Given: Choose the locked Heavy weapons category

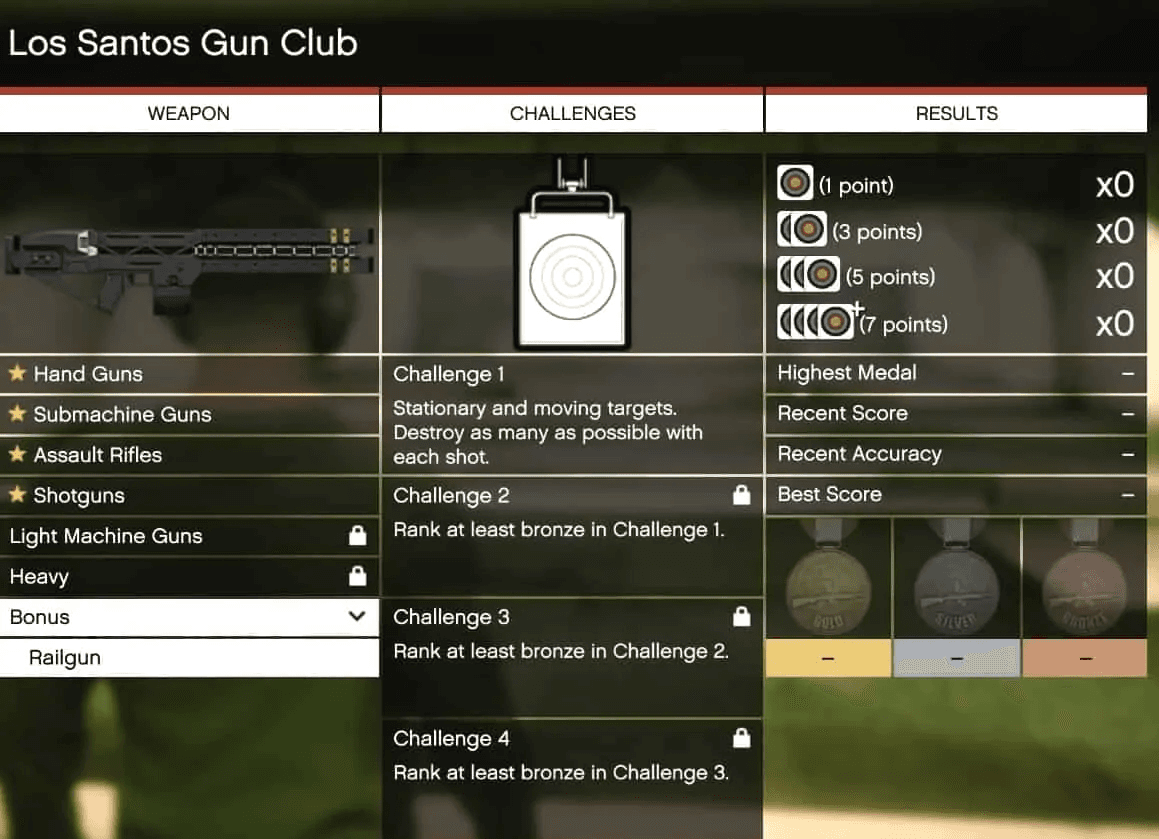Looking at the screenshot, I should click(189, 577).
